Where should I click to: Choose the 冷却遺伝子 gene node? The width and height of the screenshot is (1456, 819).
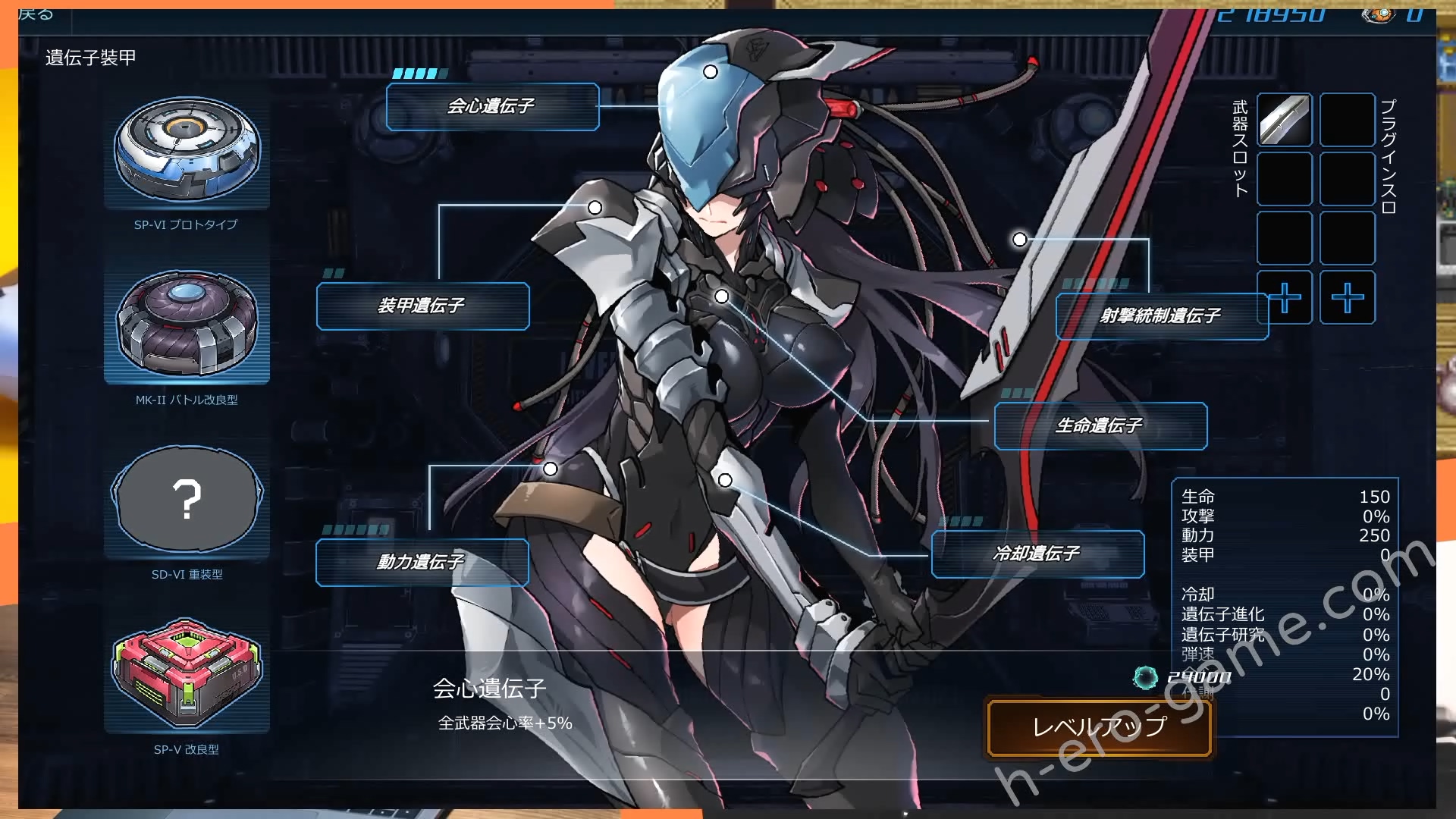1037,554
